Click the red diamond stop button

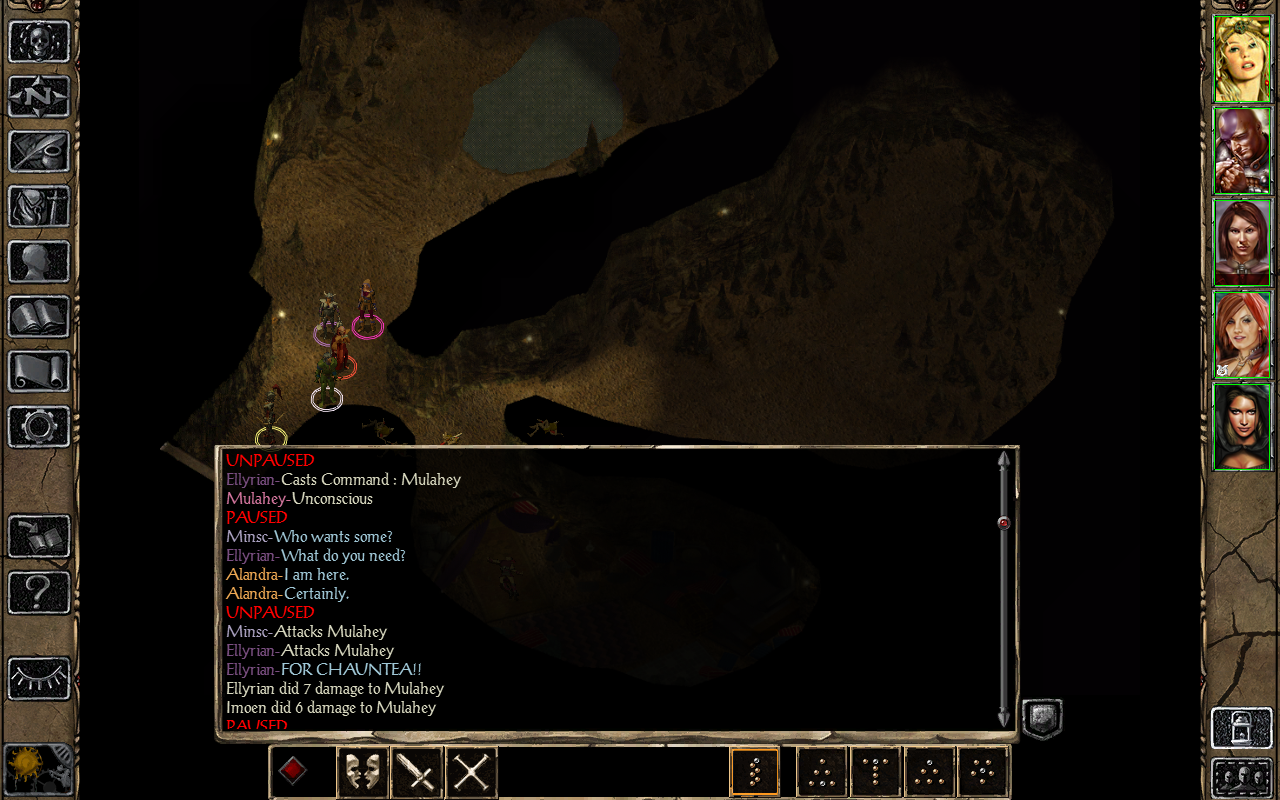292,771
